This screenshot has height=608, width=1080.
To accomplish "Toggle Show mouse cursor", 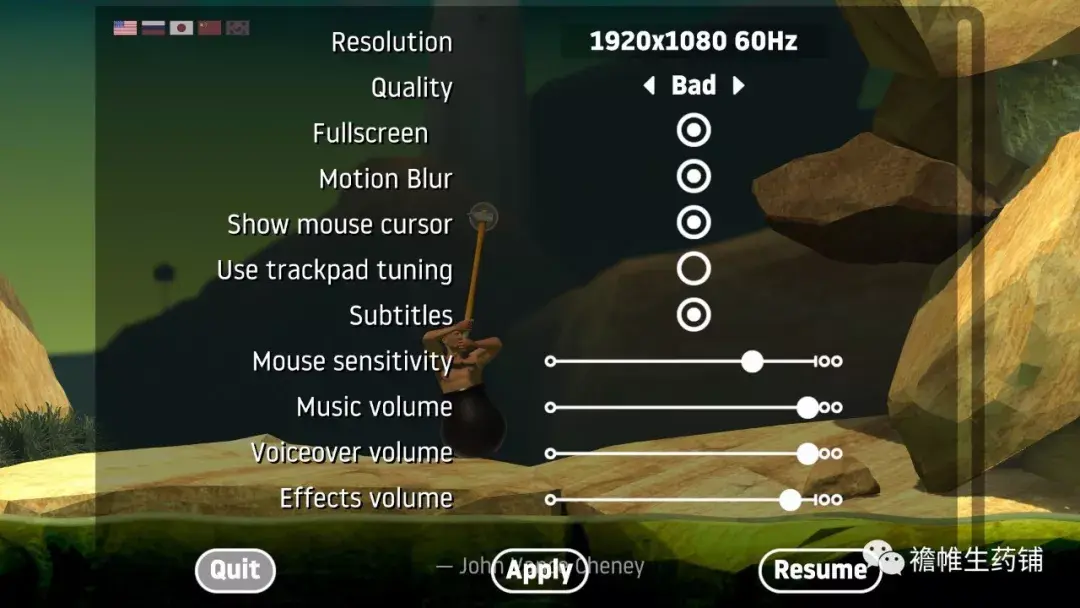I will (693, 223).
